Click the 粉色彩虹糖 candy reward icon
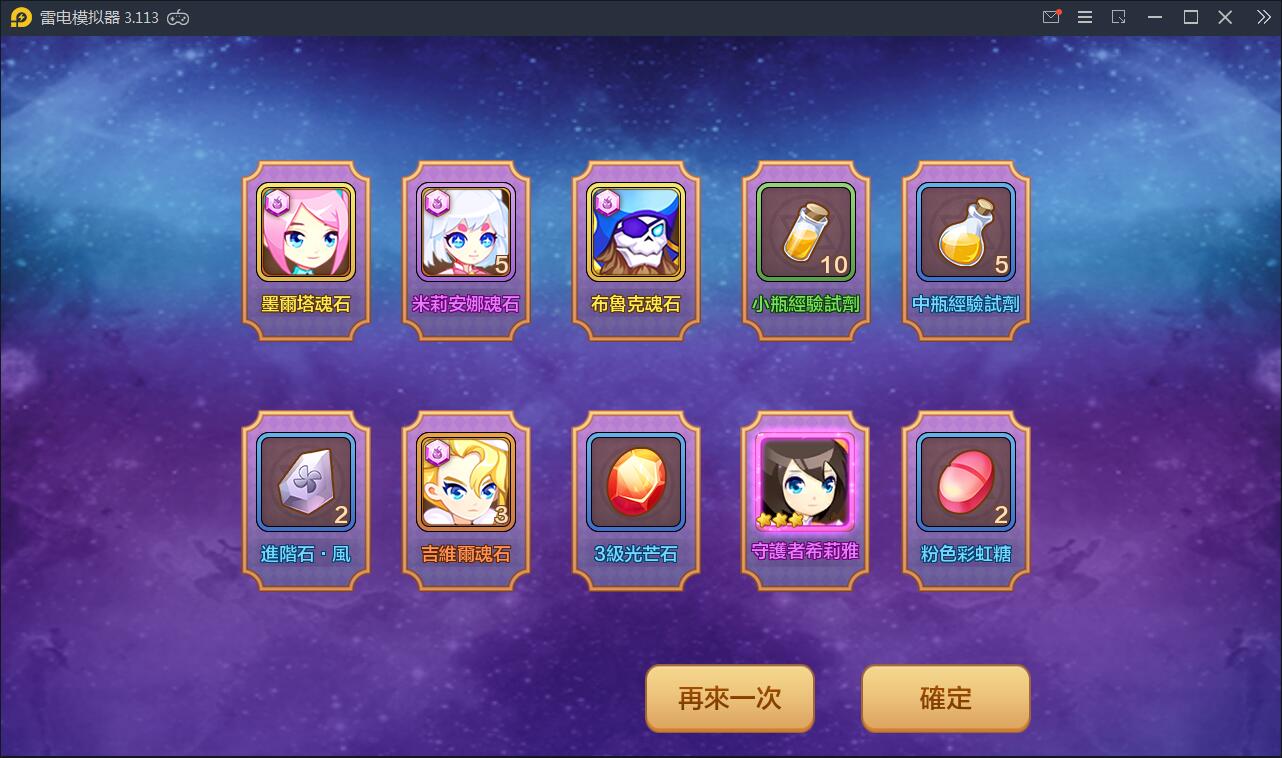Viewport: 1282px width, 758px height. click(x=965, y=482)
